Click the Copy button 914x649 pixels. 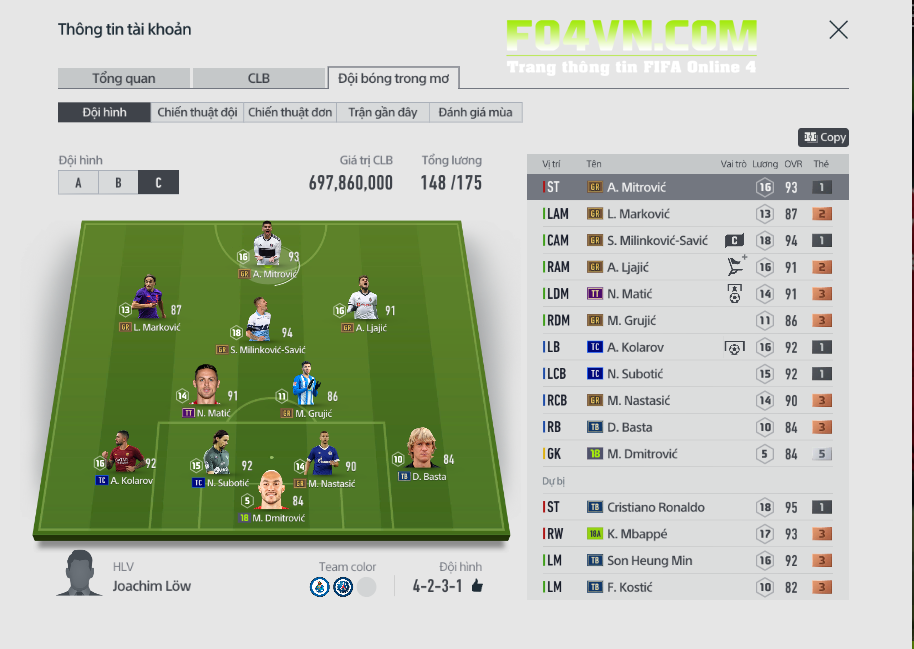[x=823, y=137]
